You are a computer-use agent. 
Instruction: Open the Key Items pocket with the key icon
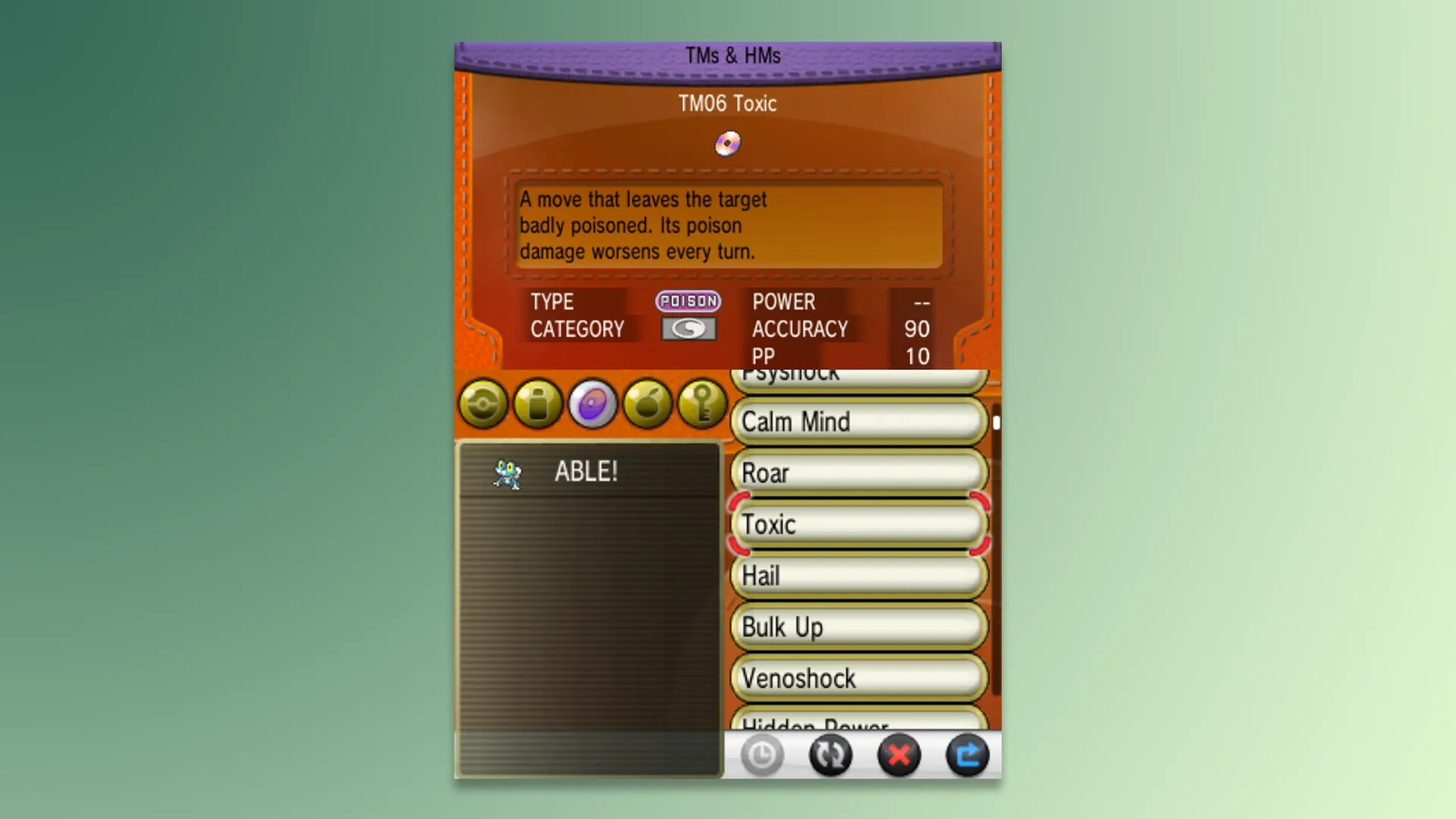pyautogui.click(x=701, y=404)
